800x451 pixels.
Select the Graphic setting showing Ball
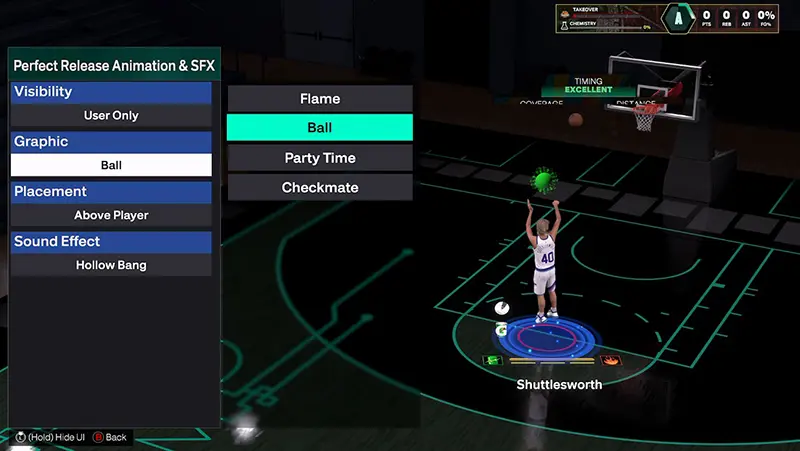111,165
